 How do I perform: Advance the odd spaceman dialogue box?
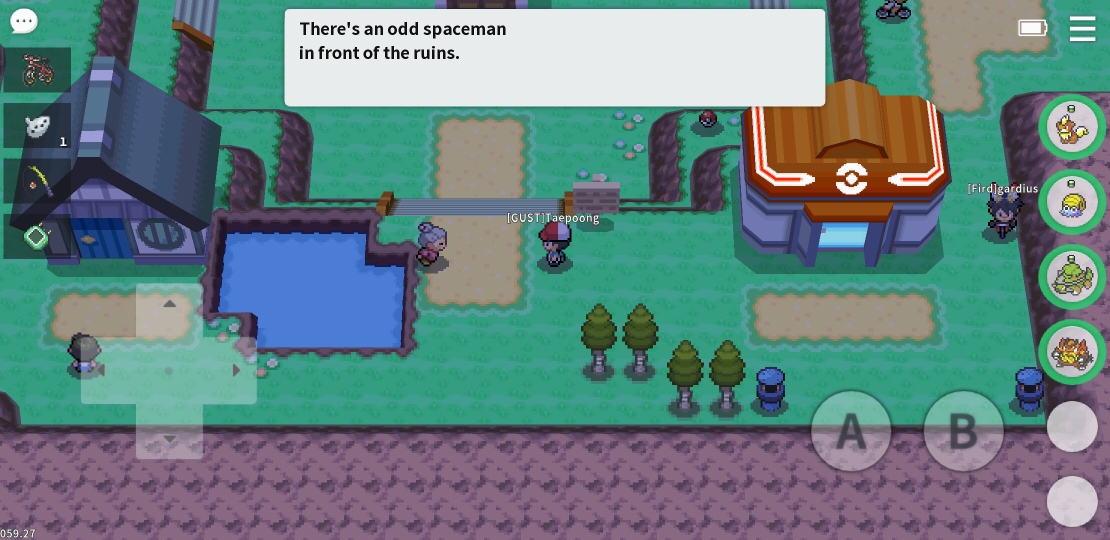coord(554,57)
